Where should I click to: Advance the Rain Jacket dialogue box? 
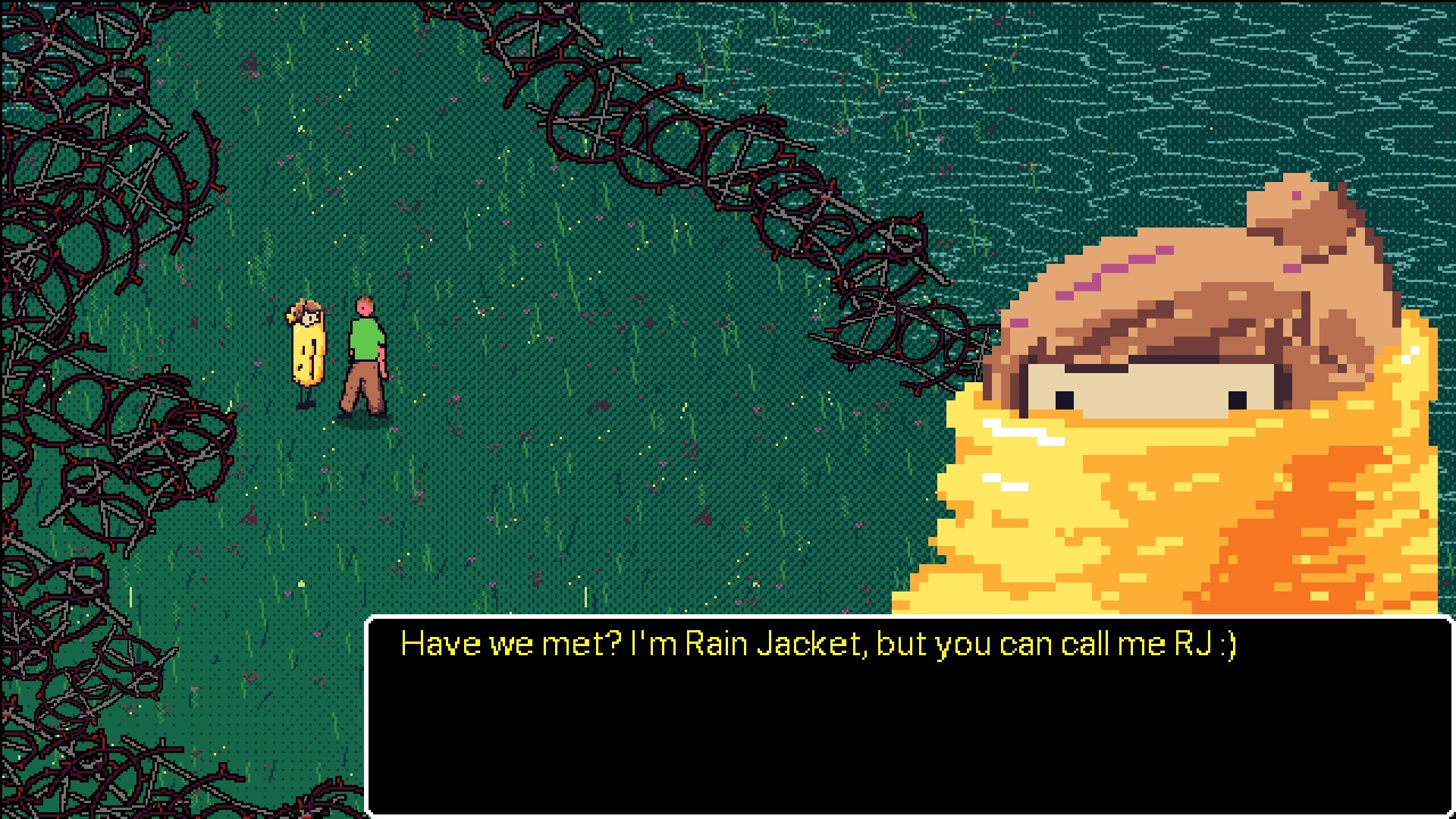[x=908, y=716]
